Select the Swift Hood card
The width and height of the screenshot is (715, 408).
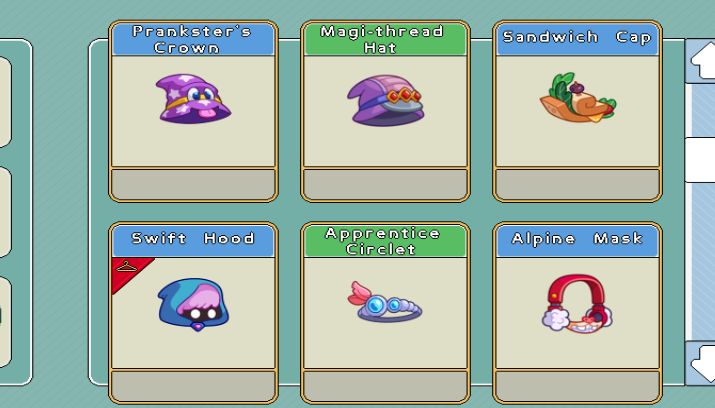[193, 312]
